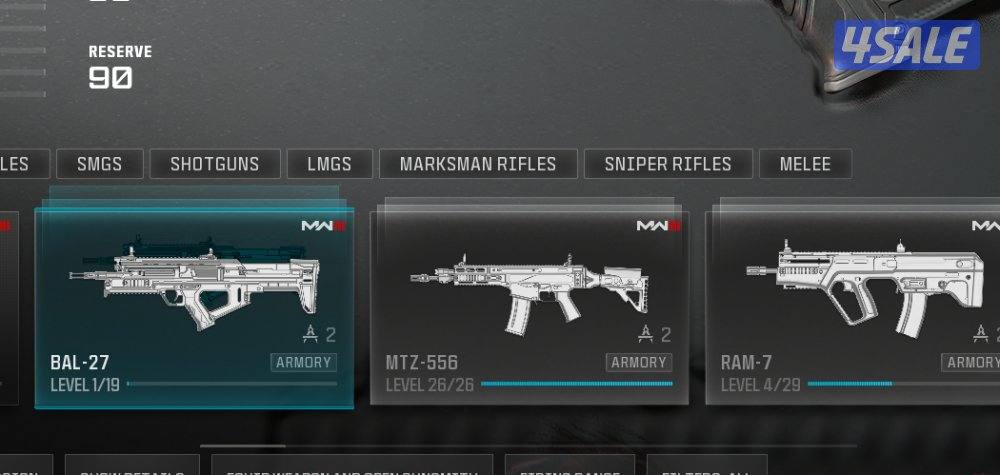The image size is (1000, 475).
Task: Pick the RAM-7 weapon card
Action: point(855,305)
